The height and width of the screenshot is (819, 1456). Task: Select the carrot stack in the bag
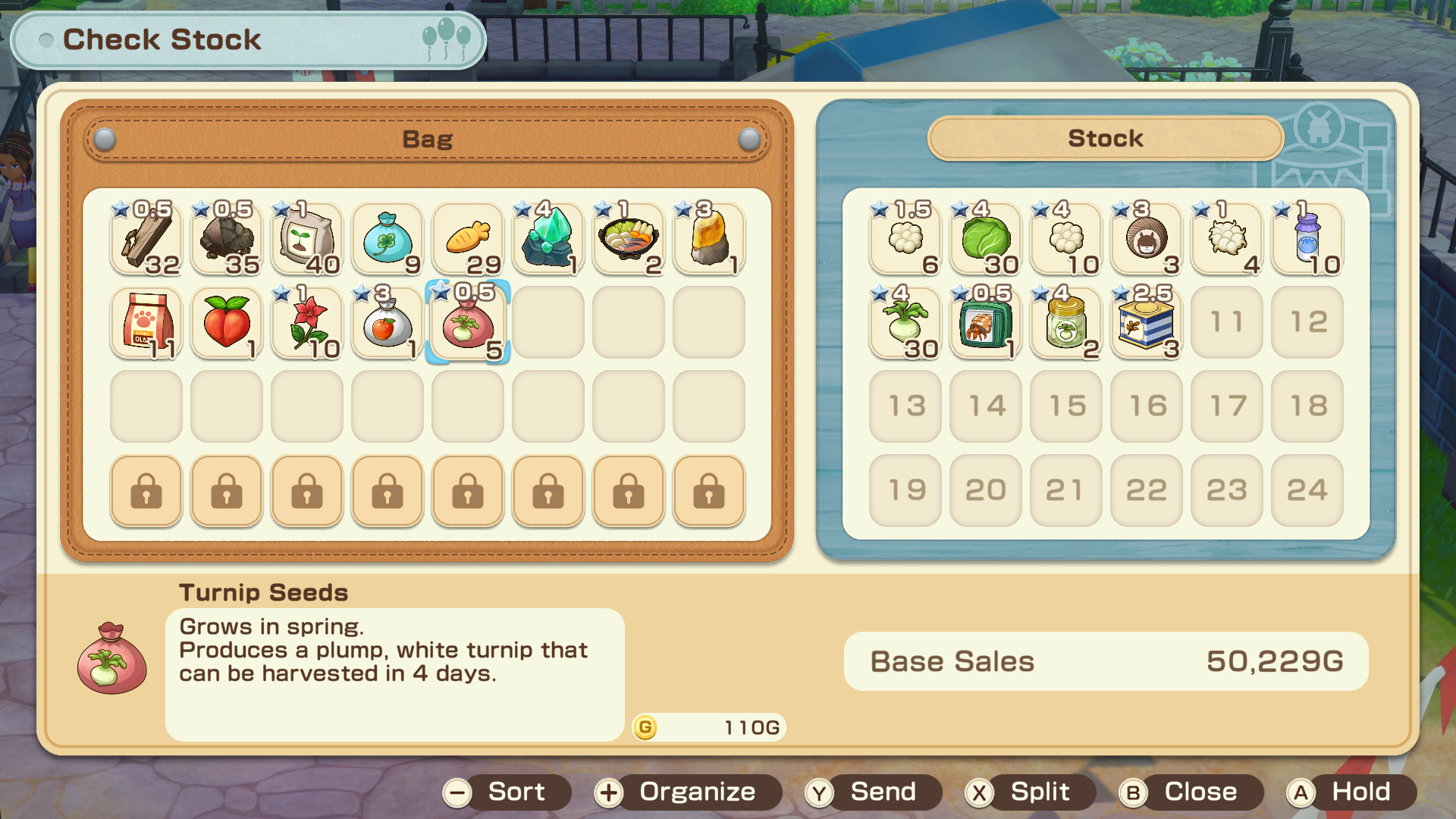click(468, 240)
